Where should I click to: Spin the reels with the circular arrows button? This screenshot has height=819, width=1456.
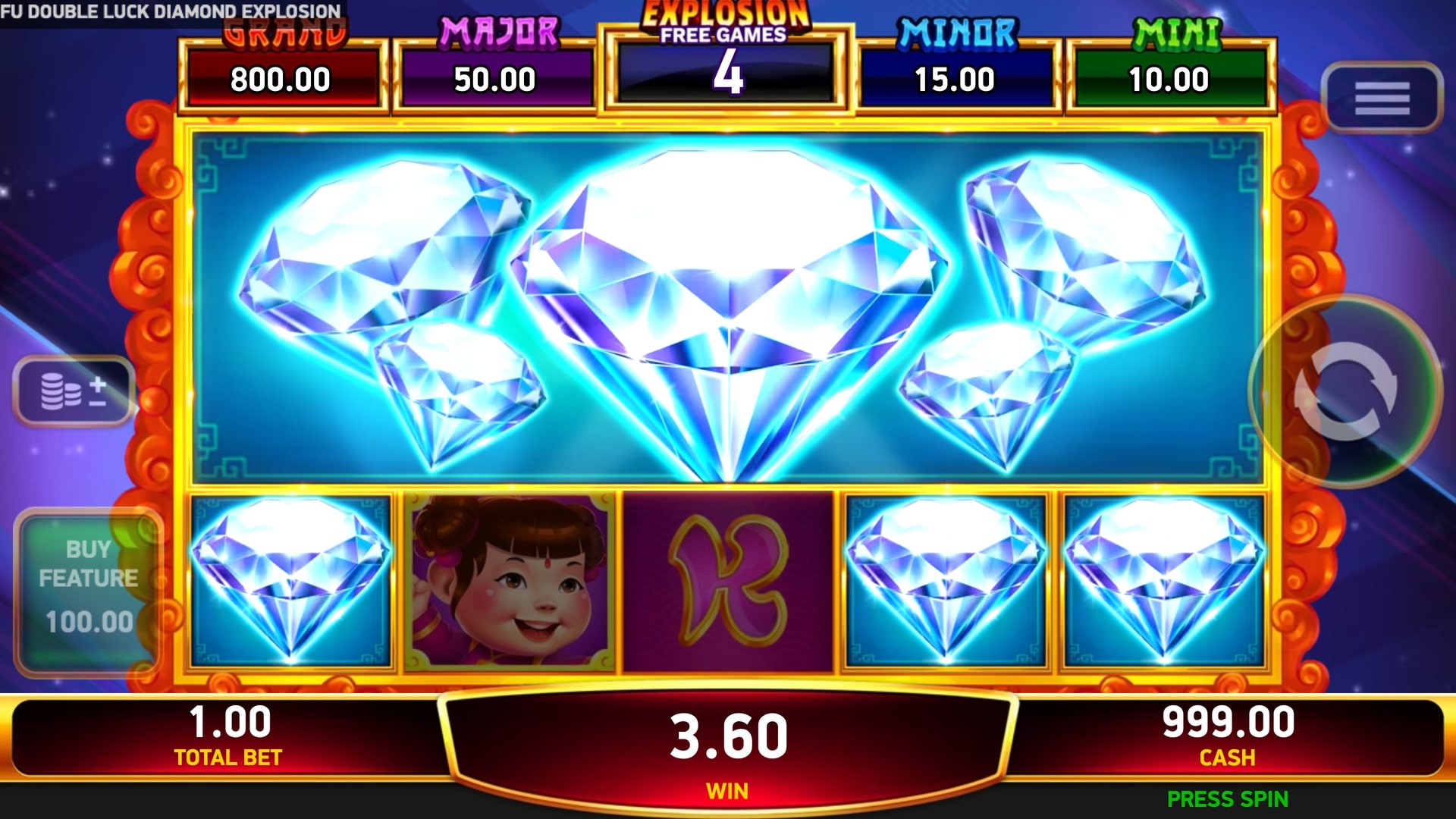point(1345,391)
